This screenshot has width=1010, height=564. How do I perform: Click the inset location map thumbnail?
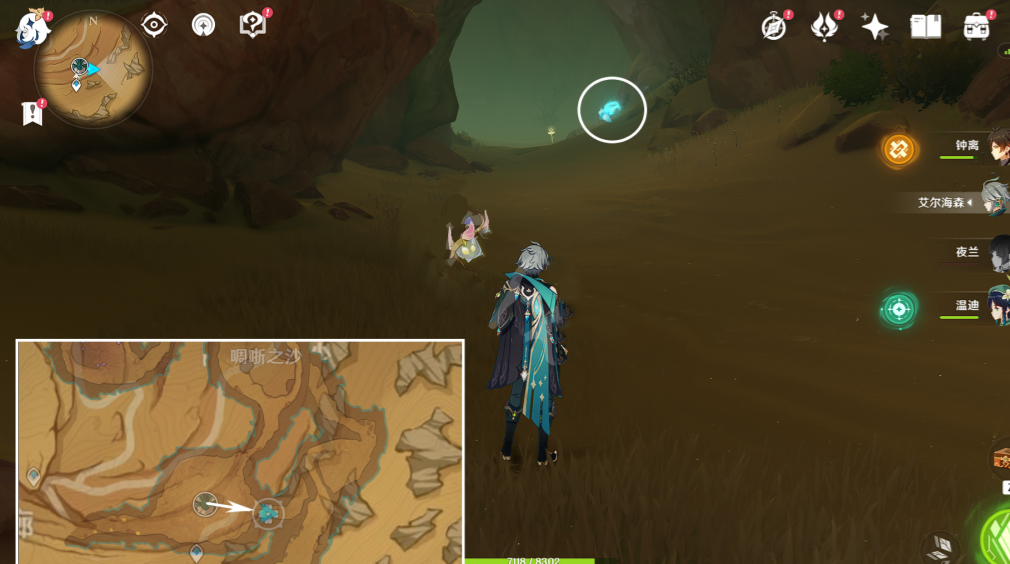(240, 451)
